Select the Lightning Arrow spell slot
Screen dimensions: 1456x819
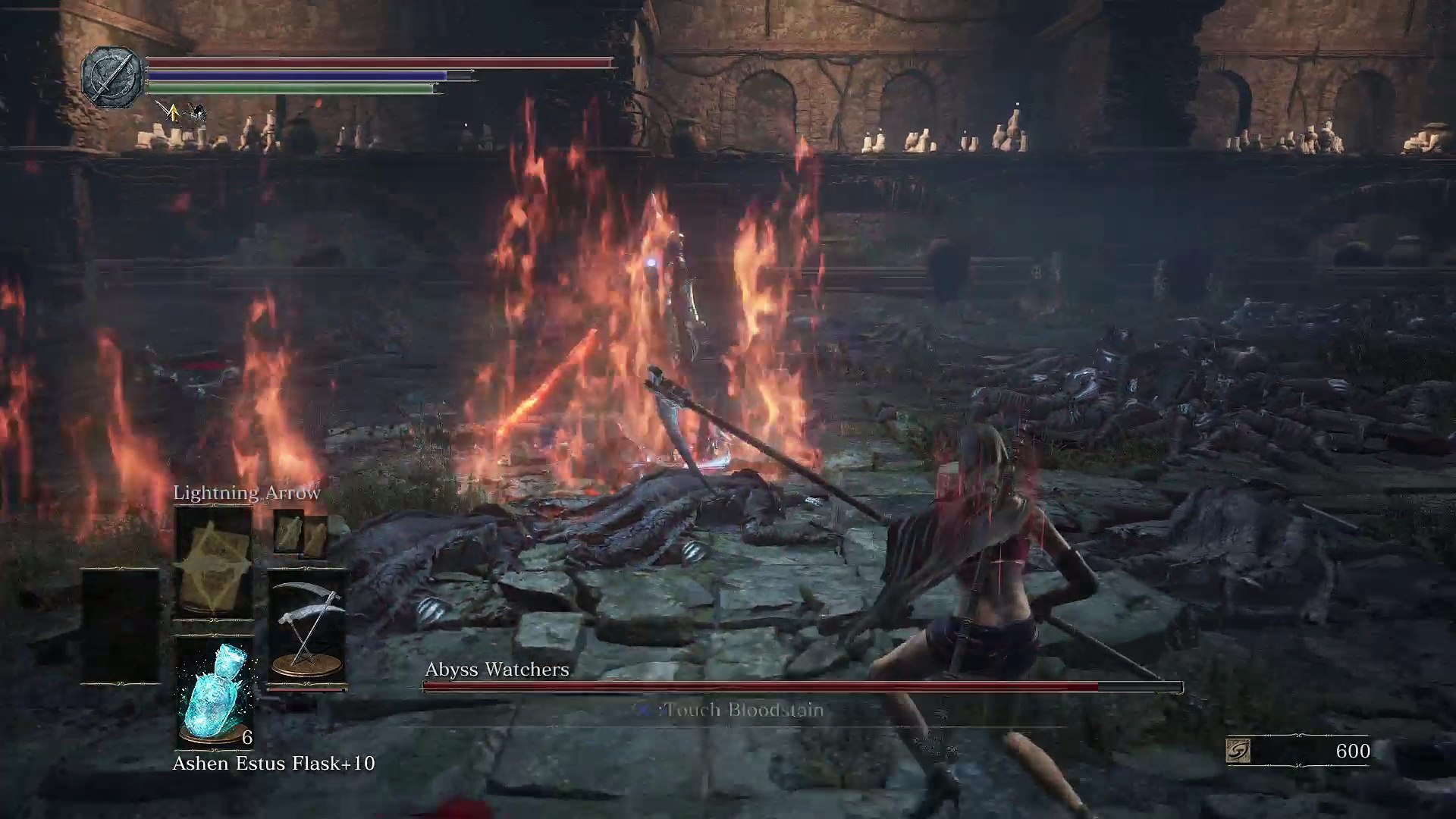pos(214,561)
